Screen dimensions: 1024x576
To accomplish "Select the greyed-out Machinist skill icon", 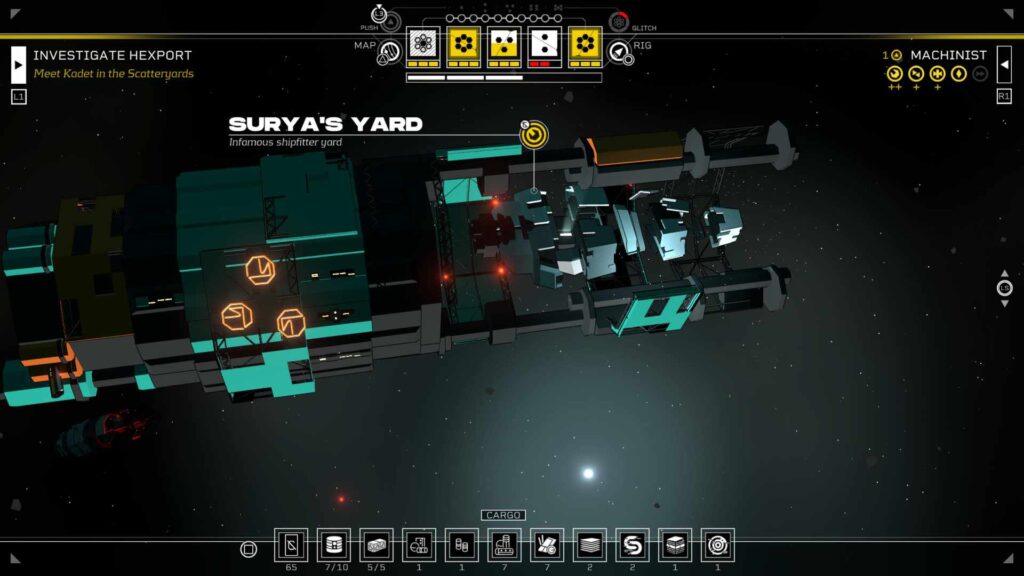I will tap(980, 73).
